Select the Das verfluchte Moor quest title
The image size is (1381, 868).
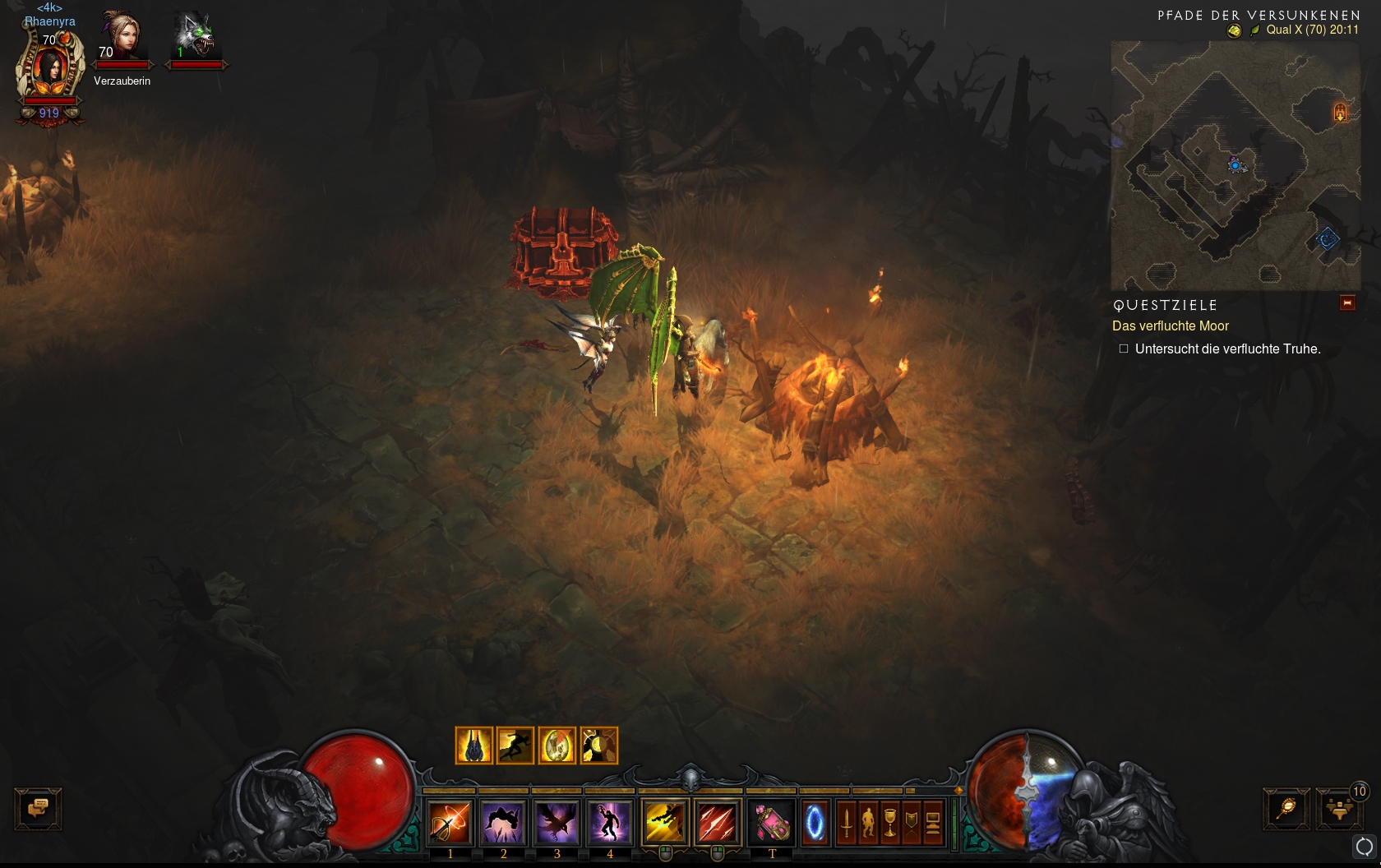(1170, 326)
